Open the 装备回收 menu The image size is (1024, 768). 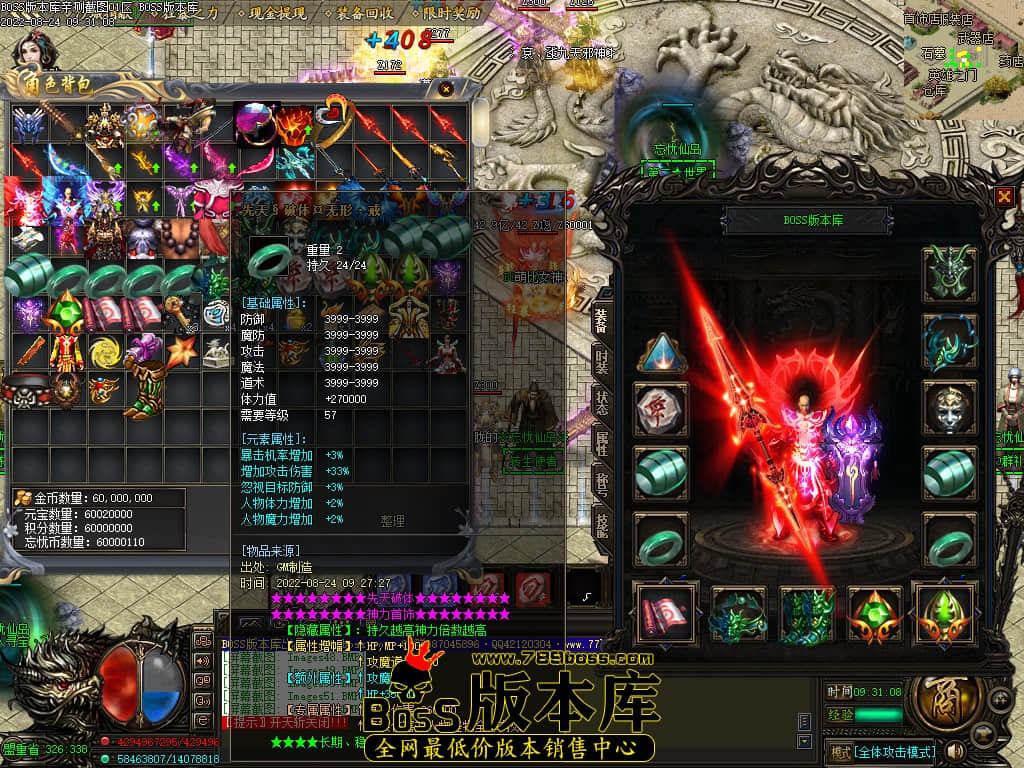365,15
